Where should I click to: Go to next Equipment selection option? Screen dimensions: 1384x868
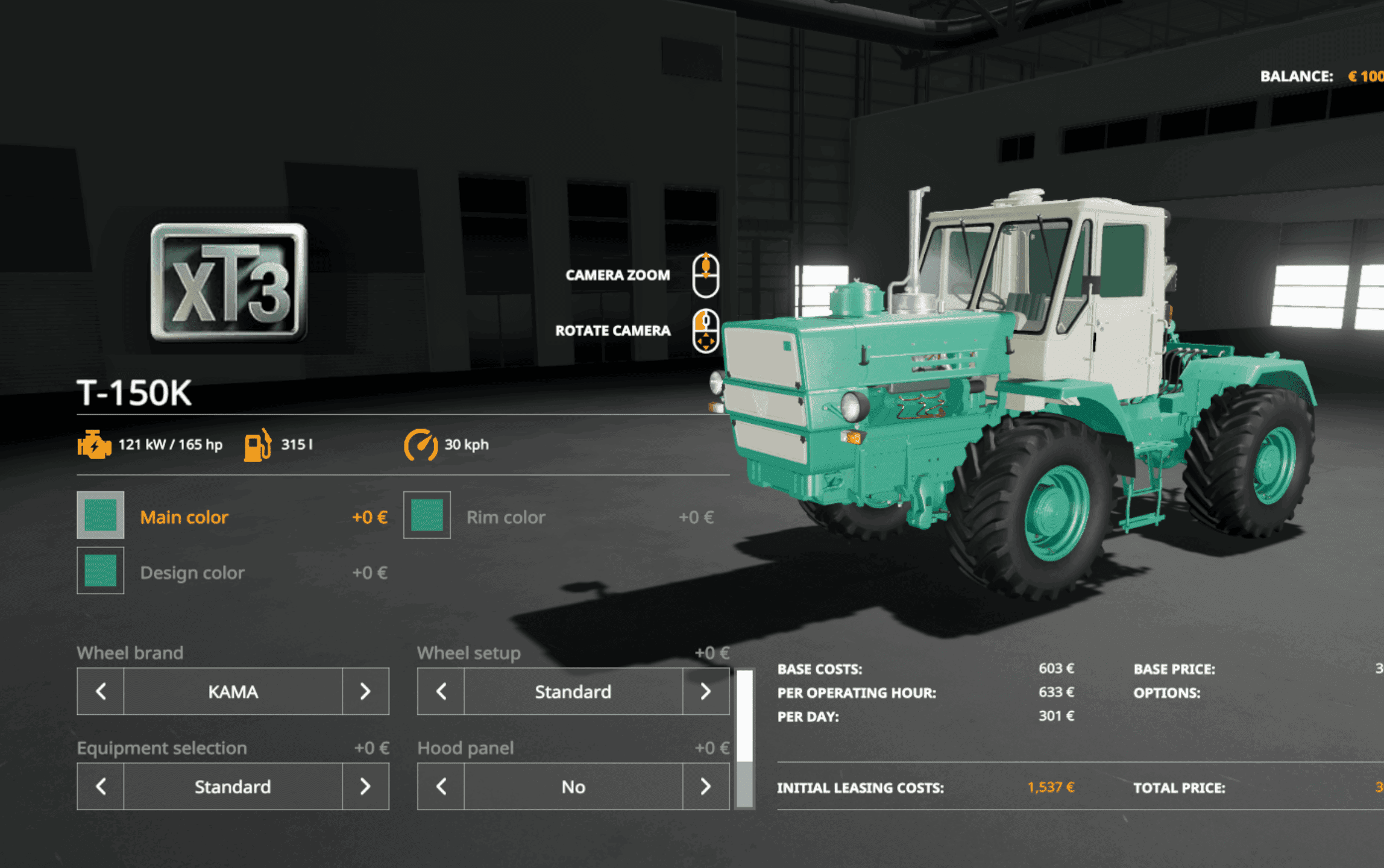tap(365, 787)
